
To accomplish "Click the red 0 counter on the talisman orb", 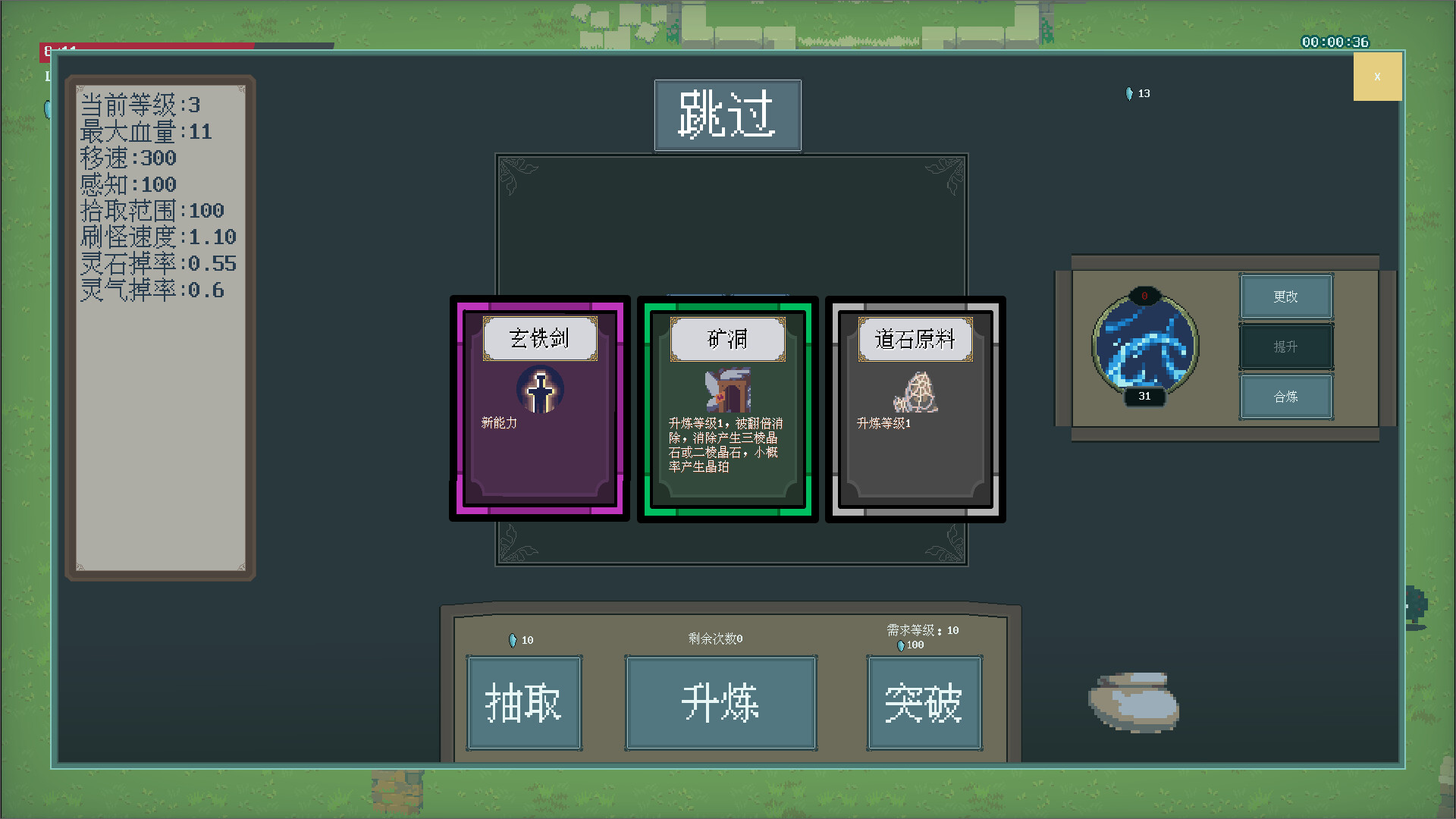I will click(1144, 297).
